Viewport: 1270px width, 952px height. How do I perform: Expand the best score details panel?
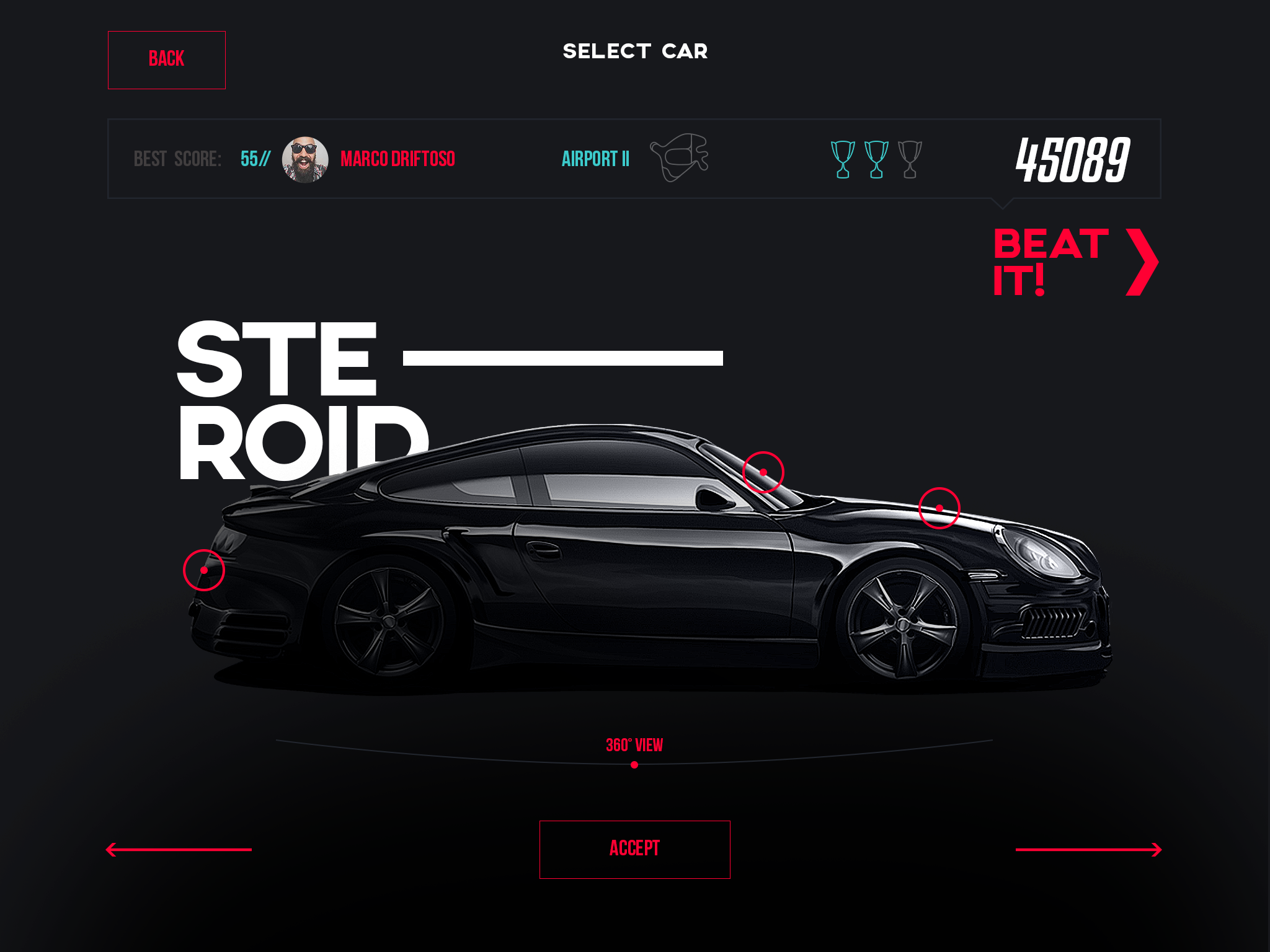[x=635, y=157]
